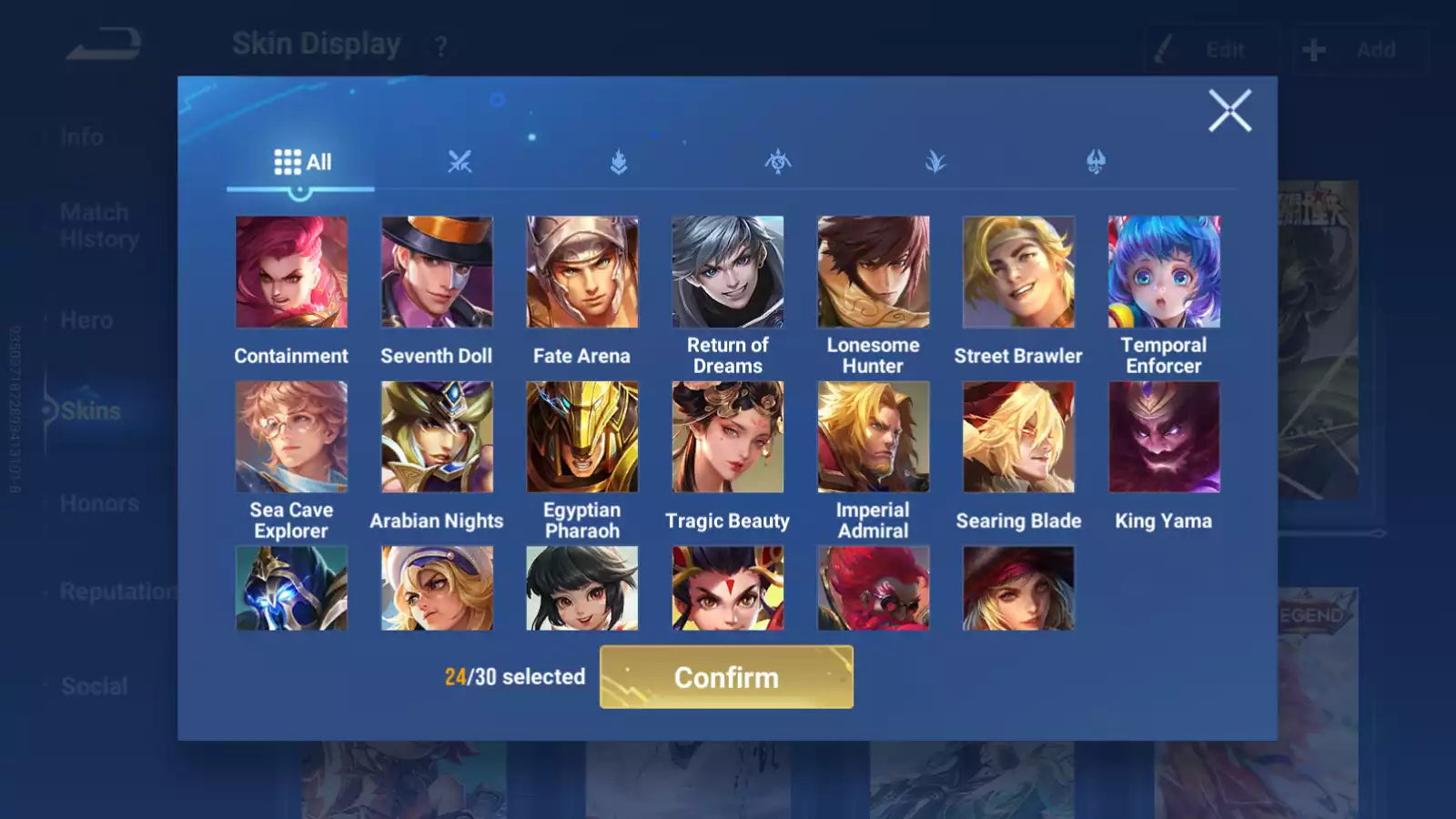Pick the Temporal Enforcer skin
Screen dimensions: 1456x819
[1164, 272]
